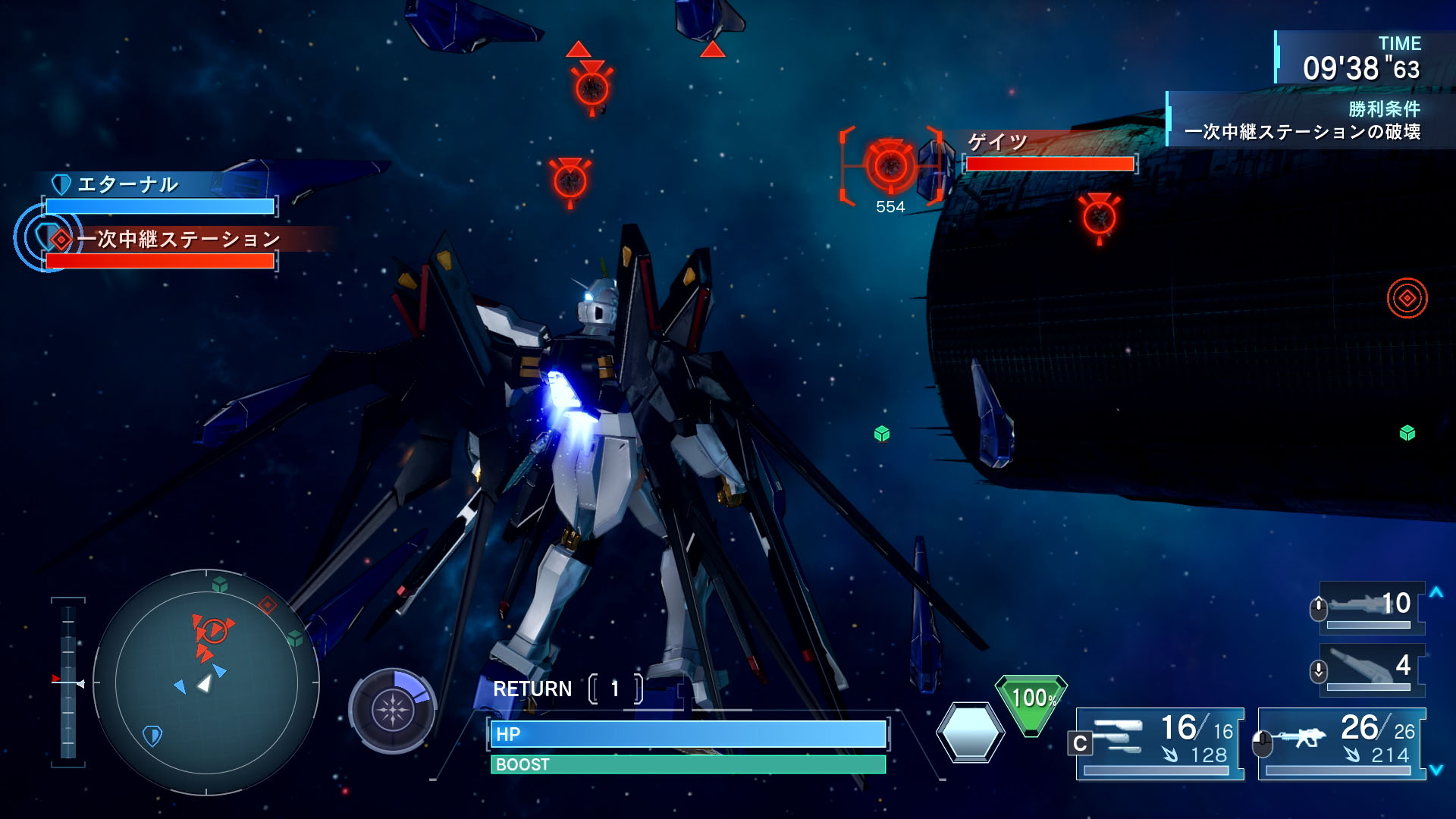Click the circular radar minimap

[x=206, y=682]
